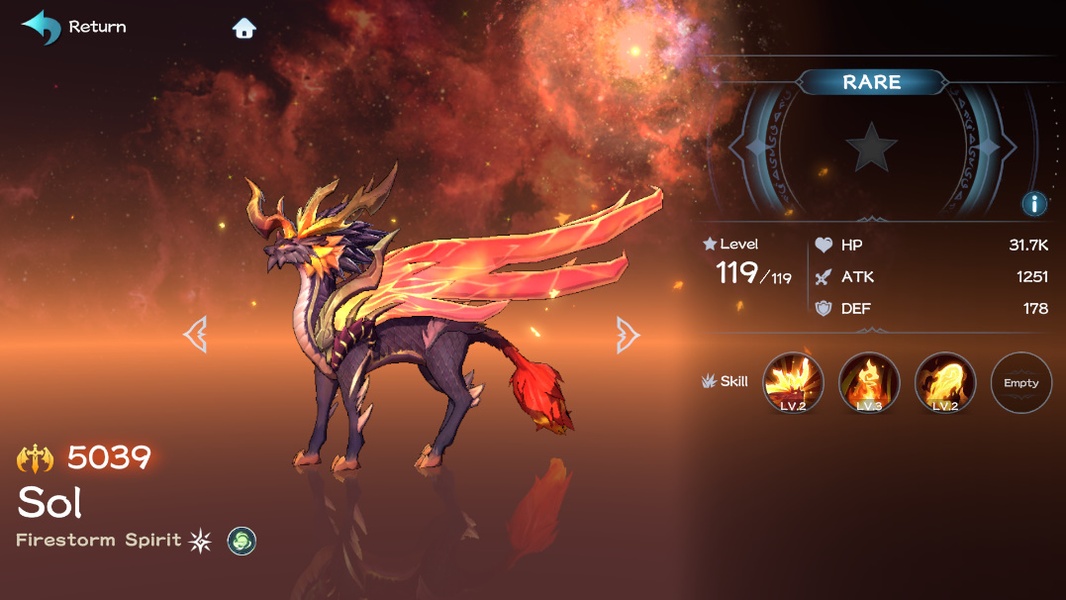
Task: Select the fireball skill at LV.2
Action: tap(945, 382)
